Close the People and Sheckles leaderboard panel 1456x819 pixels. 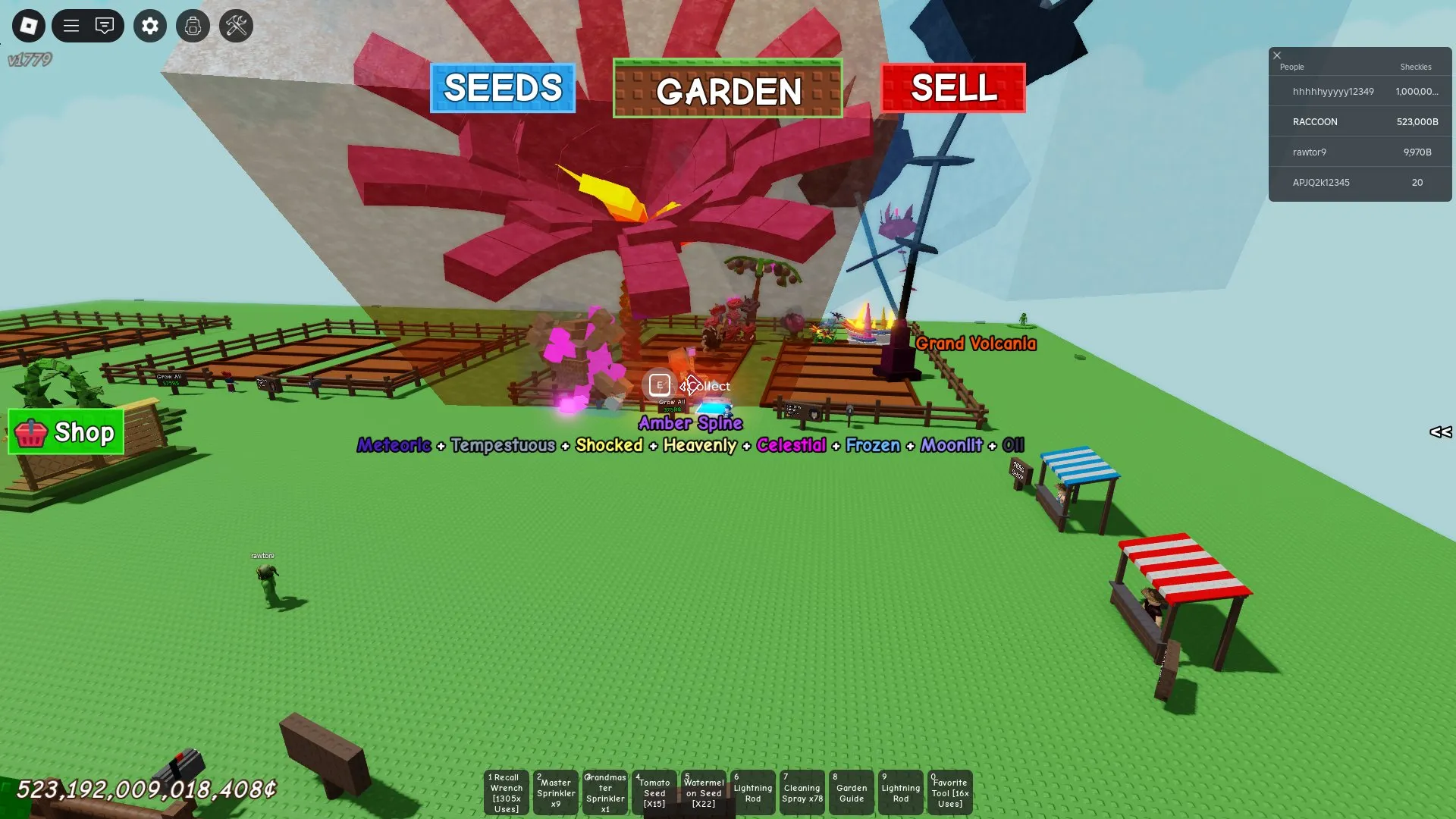coord(1277,55)
